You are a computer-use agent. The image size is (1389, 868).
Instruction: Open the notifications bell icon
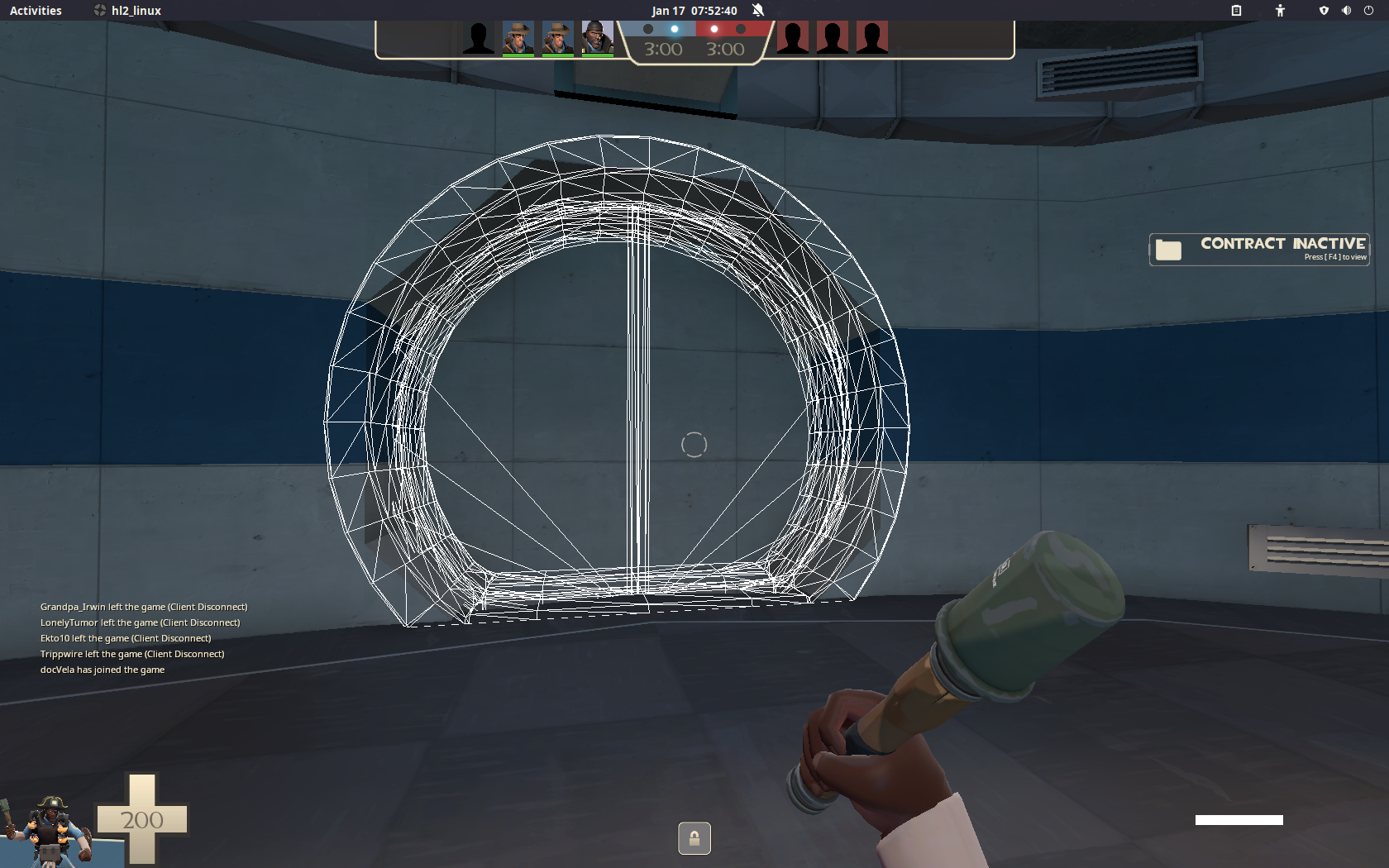757,10
